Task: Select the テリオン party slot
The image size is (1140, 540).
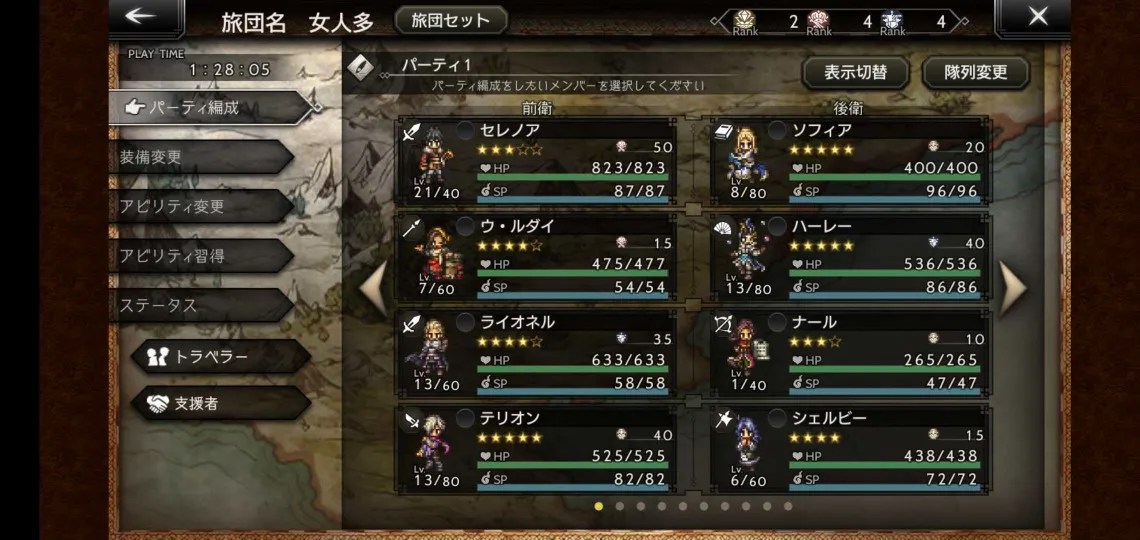Action: click(x=537, y=448)
